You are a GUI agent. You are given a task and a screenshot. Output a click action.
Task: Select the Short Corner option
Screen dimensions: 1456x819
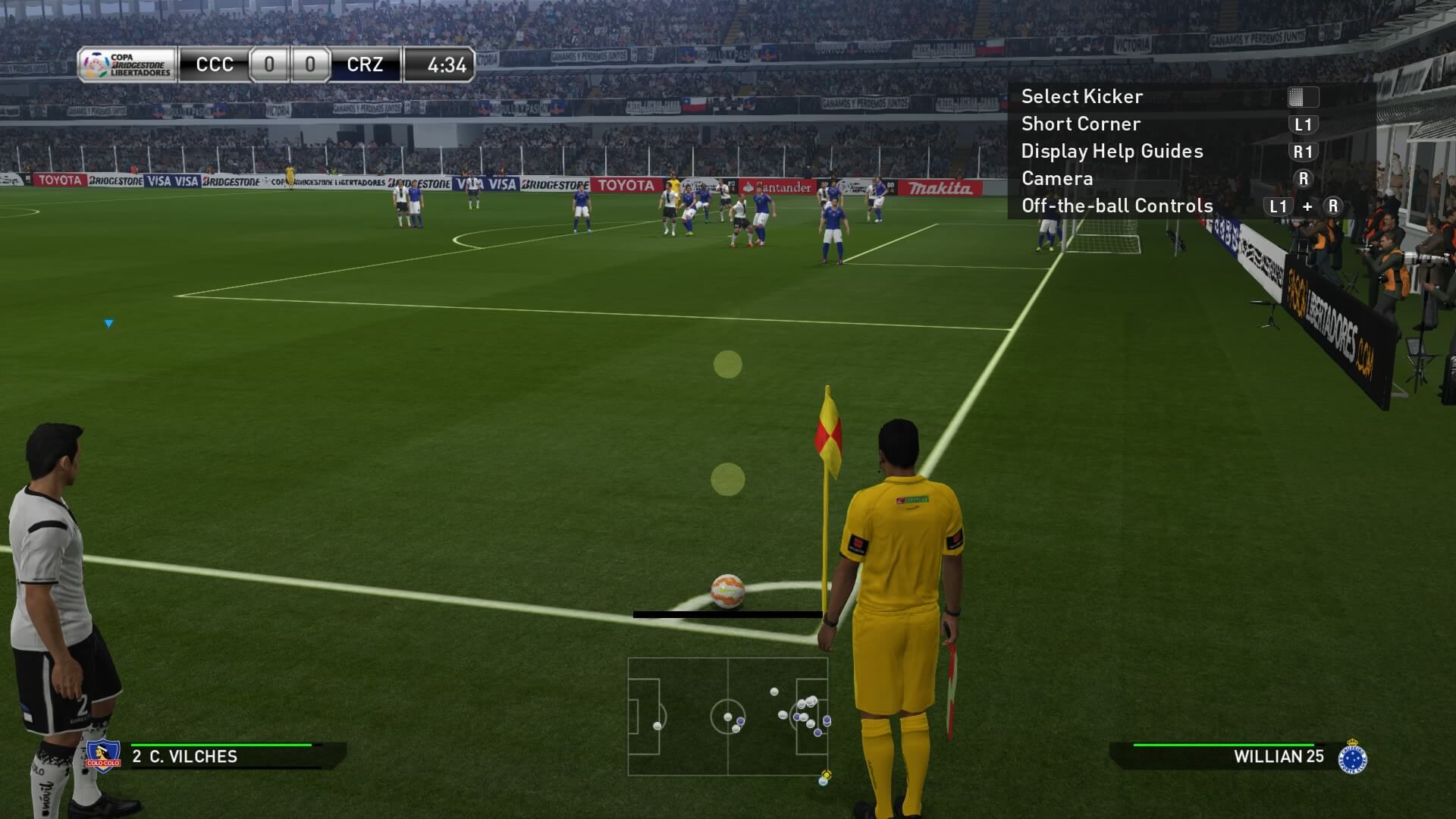pos(1081,124)
